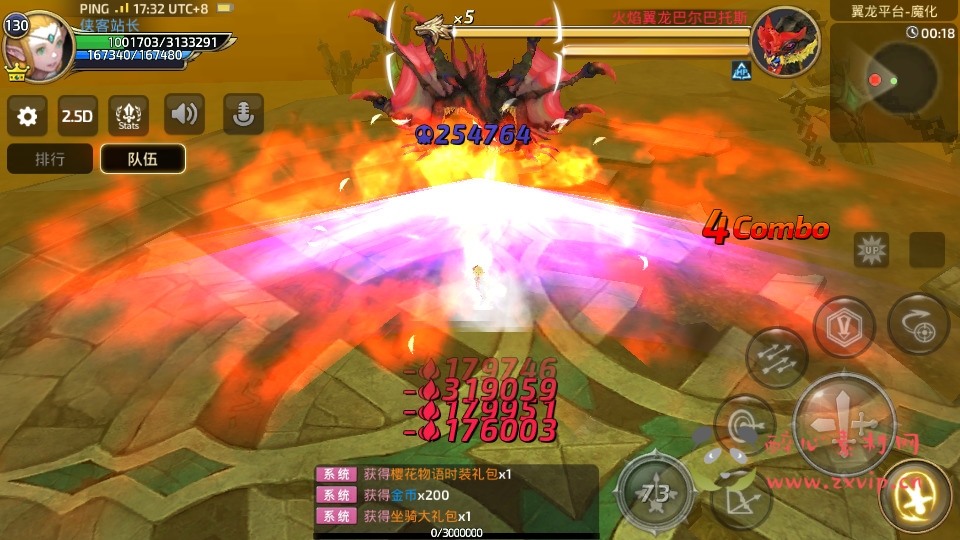Screen dimensions: 960x540
Task: Select the red dragon boss portrait
Action: pyautogui.click(x=784, y=43)
